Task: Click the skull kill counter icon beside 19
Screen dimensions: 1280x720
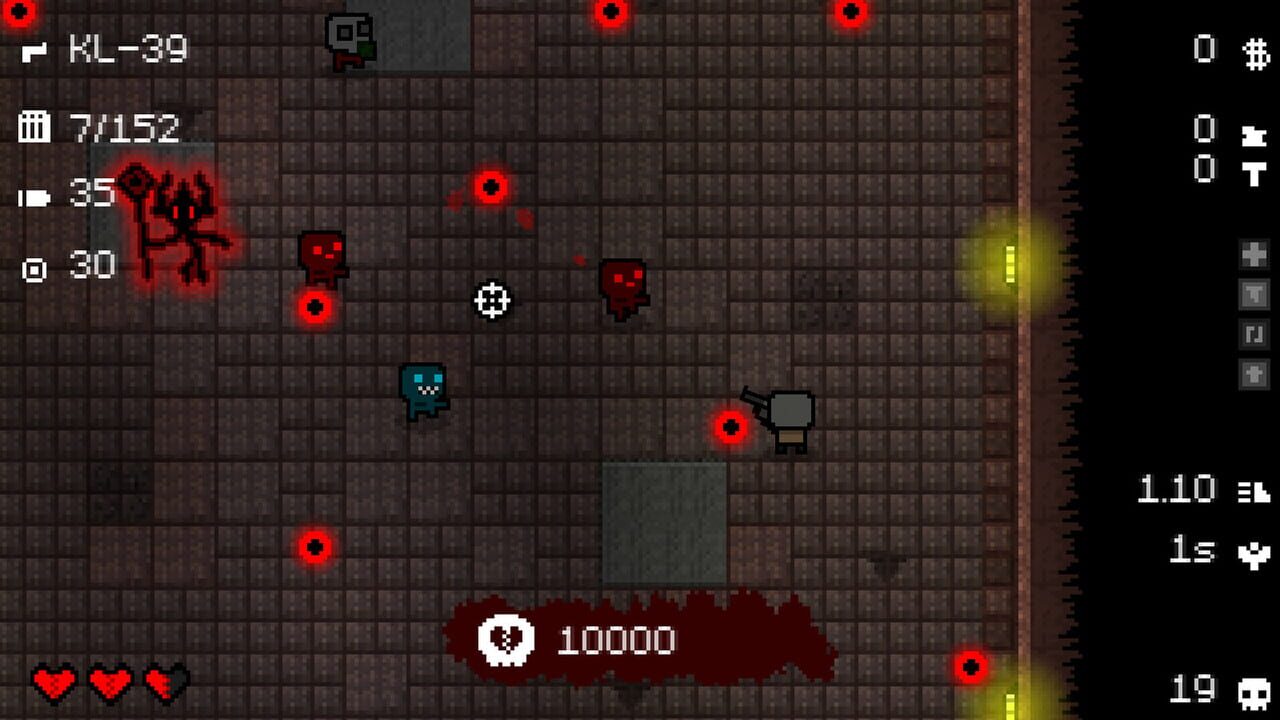Action: (1254, 693)
